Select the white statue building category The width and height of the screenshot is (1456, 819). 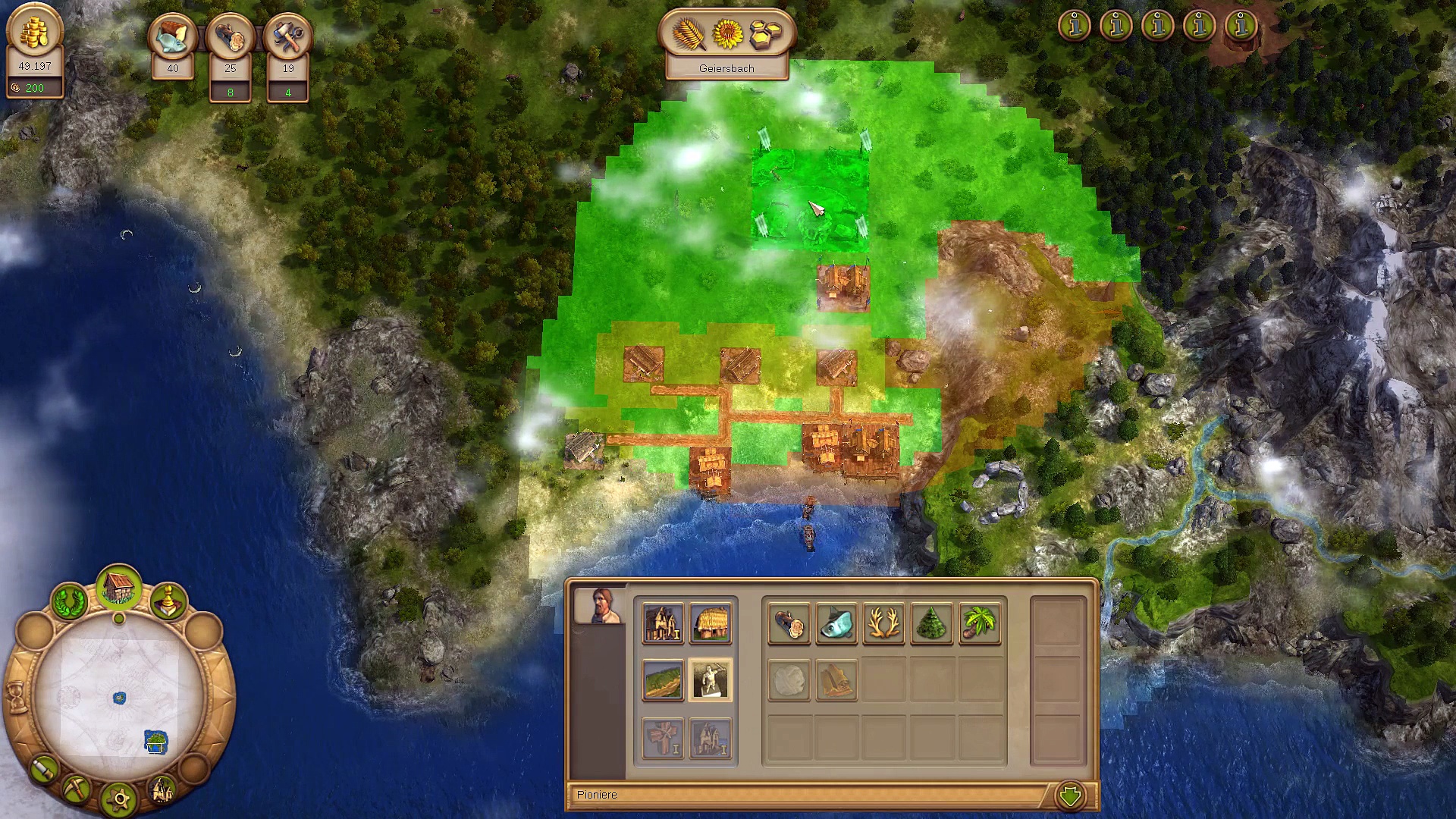(x=711, y=679)
